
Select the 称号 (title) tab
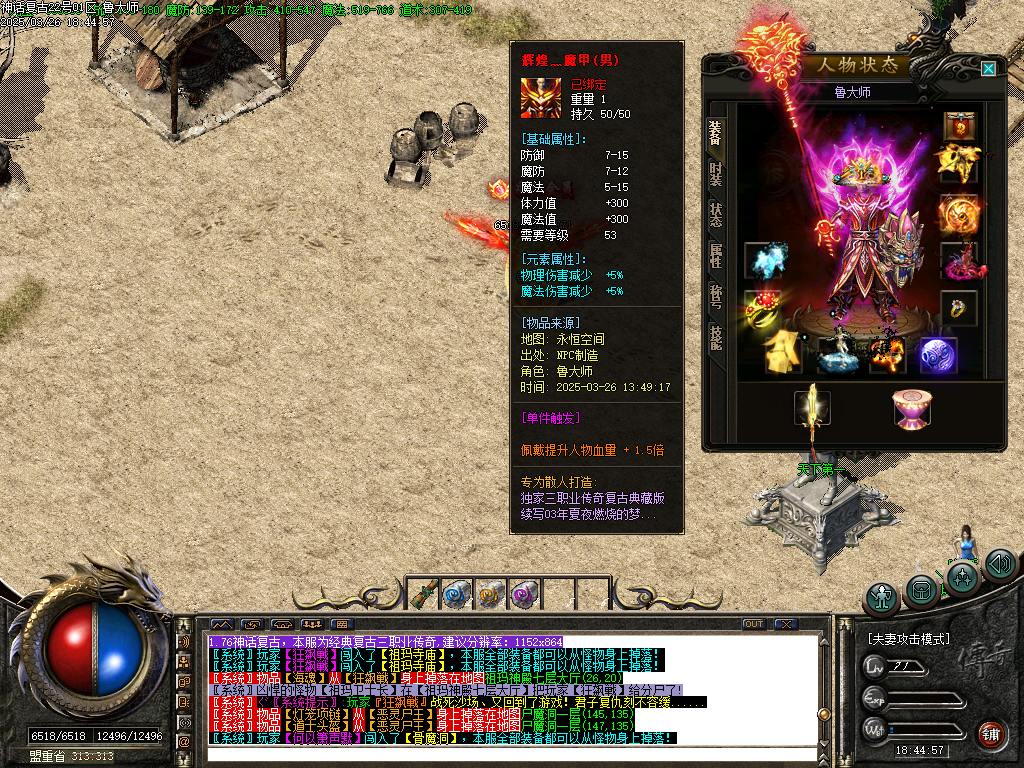click(x=715, y=296)
